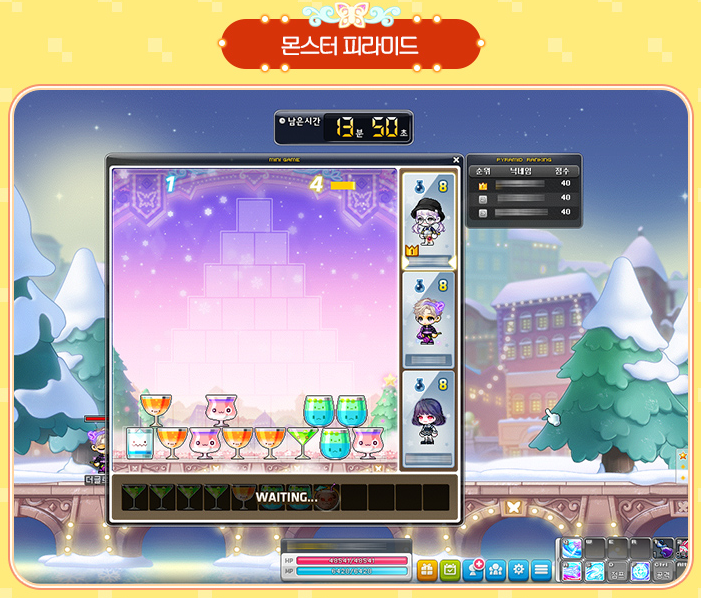701x598 pixels.
Task: Open the green calendar event menu
Action: click(449, 571)
